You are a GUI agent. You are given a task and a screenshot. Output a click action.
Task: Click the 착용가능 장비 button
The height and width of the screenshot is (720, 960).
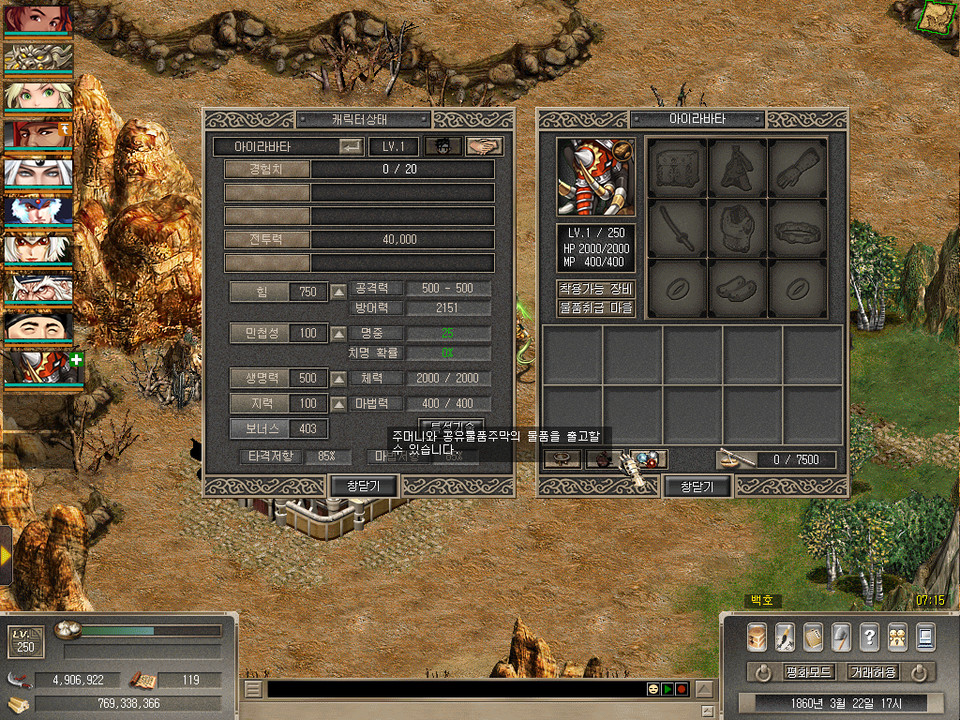tap(596, 289)
